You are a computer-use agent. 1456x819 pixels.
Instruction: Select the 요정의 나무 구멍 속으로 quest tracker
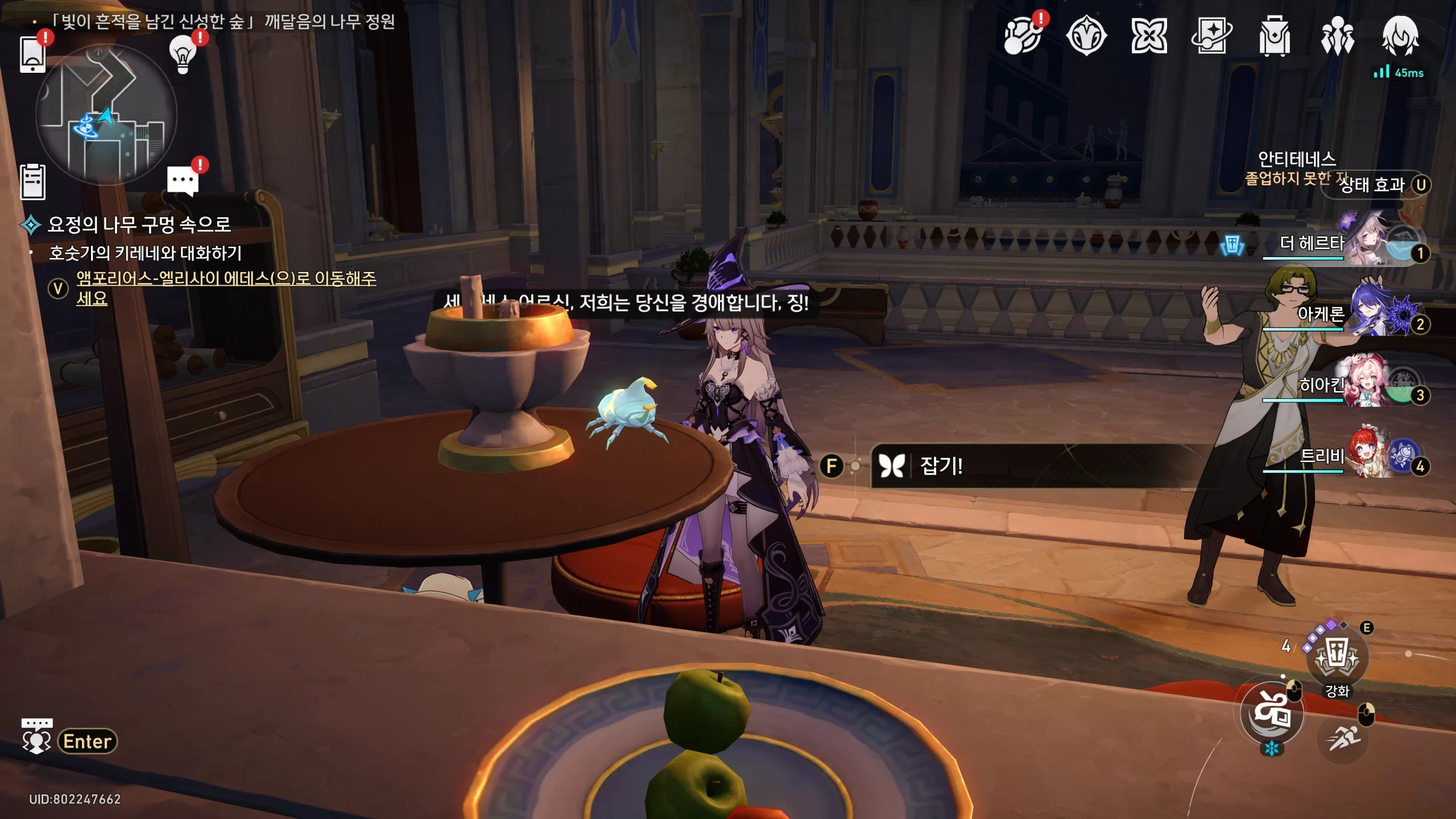coord(139,225)
